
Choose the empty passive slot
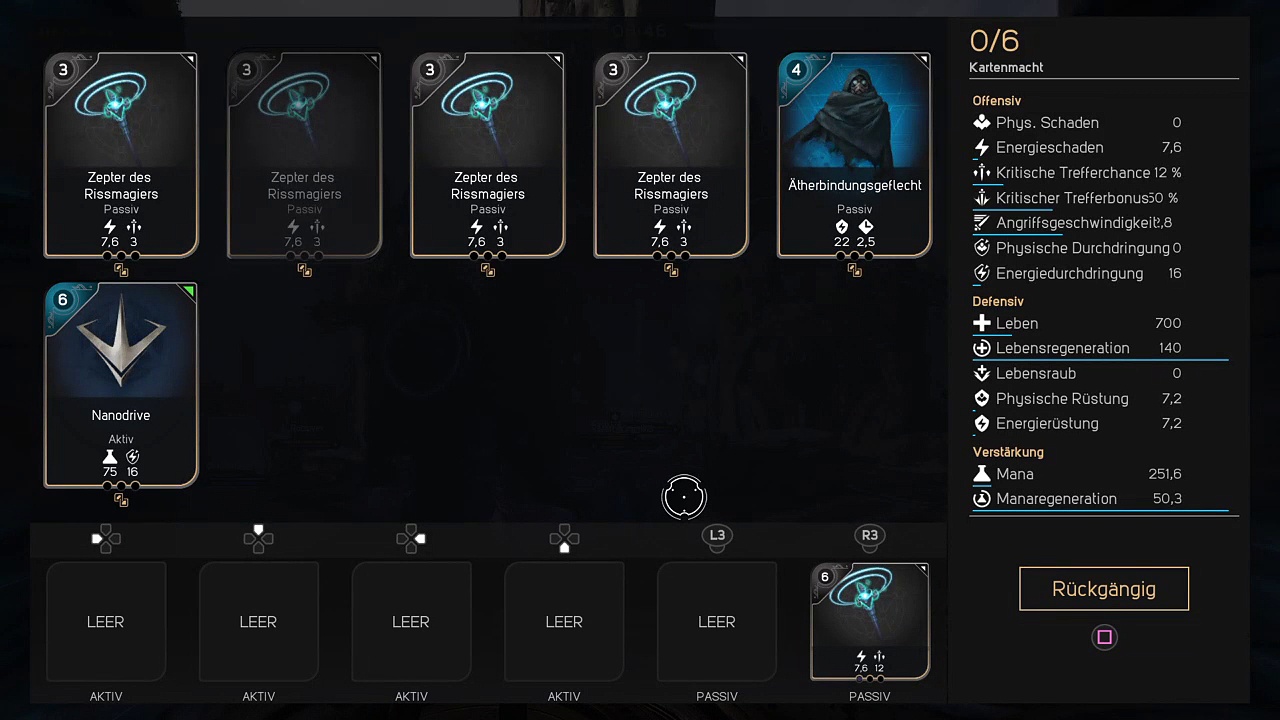[x=716, y=621]
